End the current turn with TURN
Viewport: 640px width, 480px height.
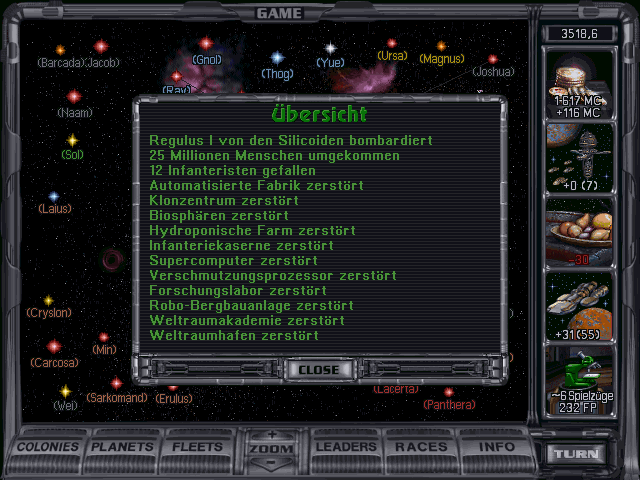579,453
